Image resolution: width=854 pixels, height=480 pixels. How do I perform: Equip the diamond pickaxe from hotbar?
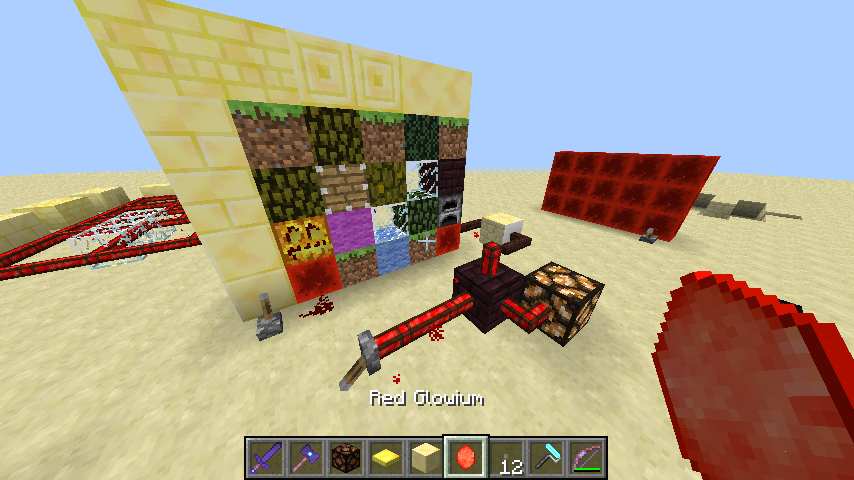tap(546, 457)
